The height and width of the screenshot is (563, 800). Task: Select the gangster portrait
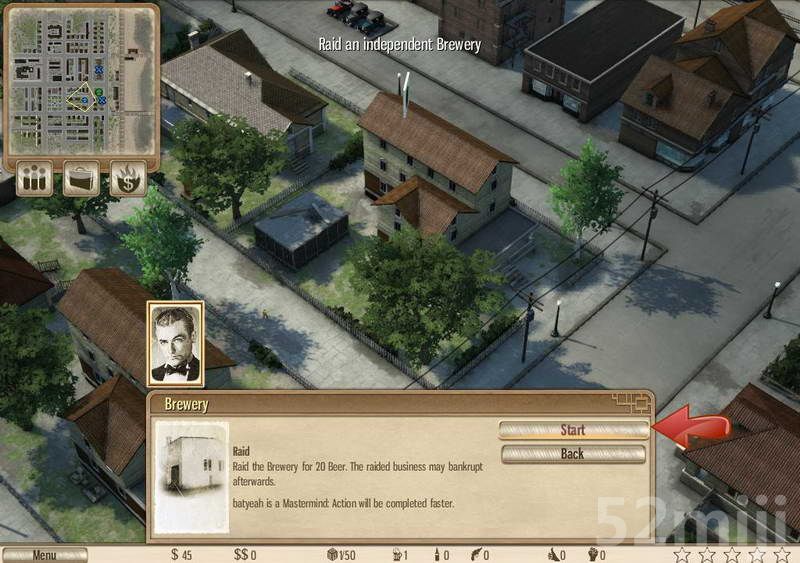(x=175, y=345)
